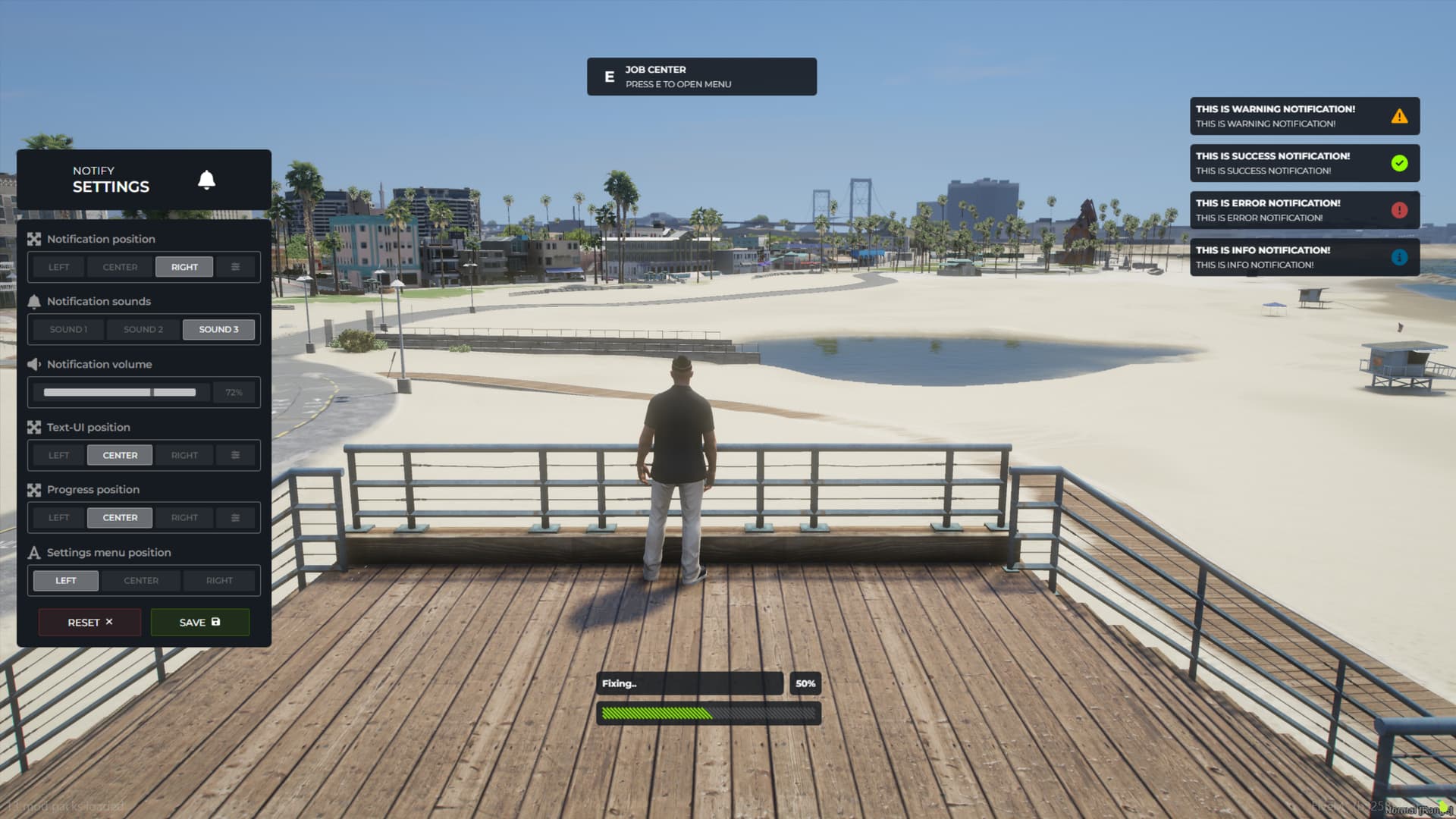Viewport: 1456px width, 819px height.
Task: Select LEFT for Notification position
Action: (58, 266)
